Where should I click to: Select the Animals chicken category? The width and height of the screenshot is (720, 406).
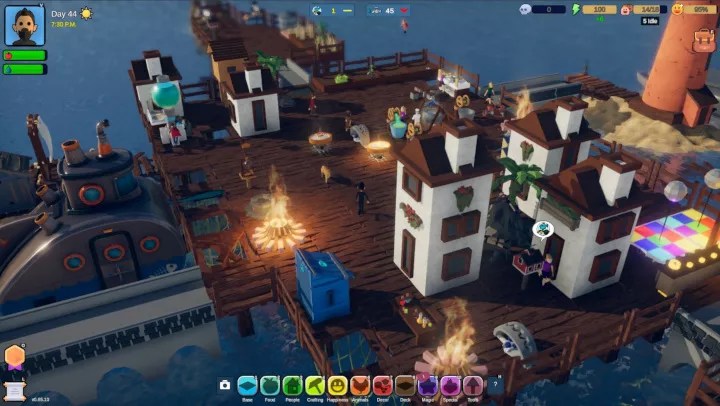tap(360, 385)
